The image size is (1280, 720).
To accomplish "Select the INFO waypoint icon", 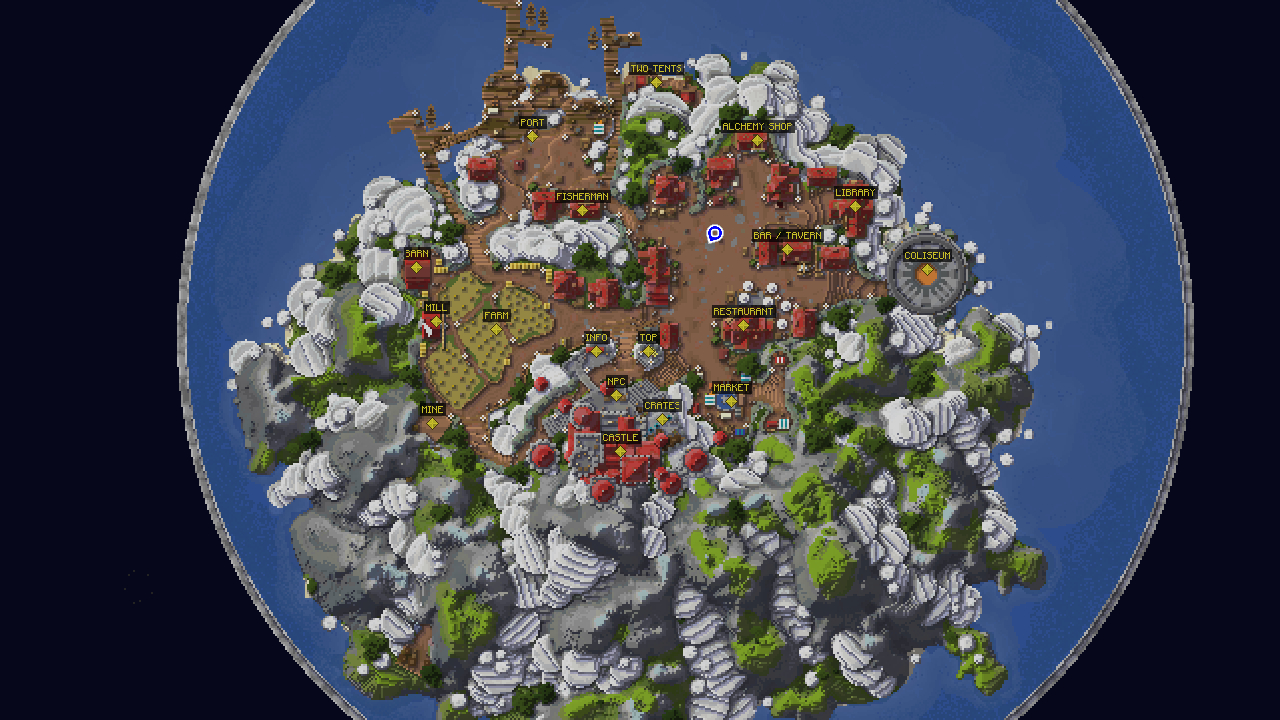I will tap(597, 350).
